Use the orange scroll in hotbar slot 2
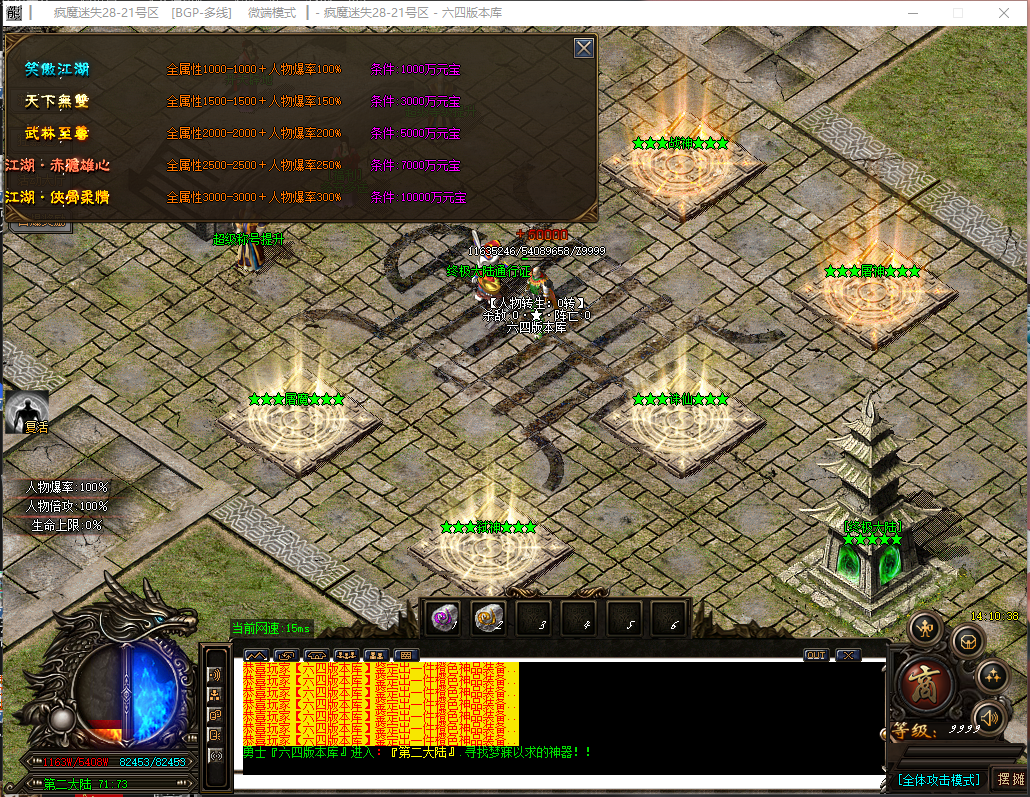Viewport: 1030px width, 797px height. (x=488, y=619)
